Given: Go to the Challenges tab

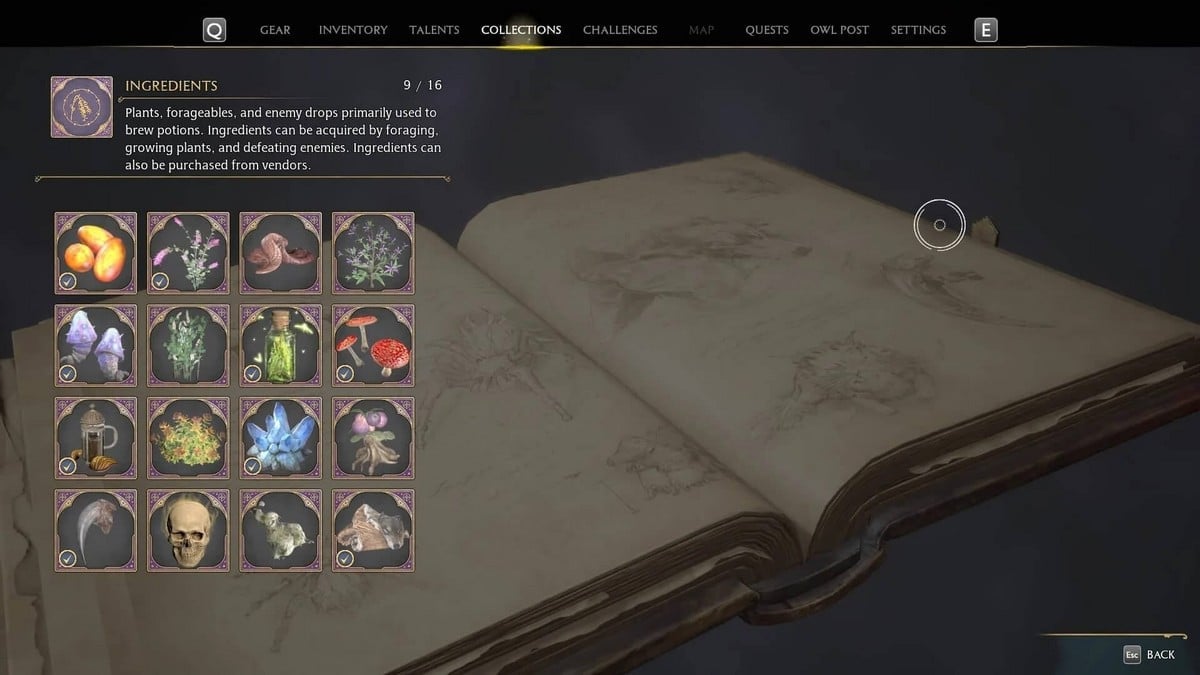Looking at the screenshot, I should point(620,30).
